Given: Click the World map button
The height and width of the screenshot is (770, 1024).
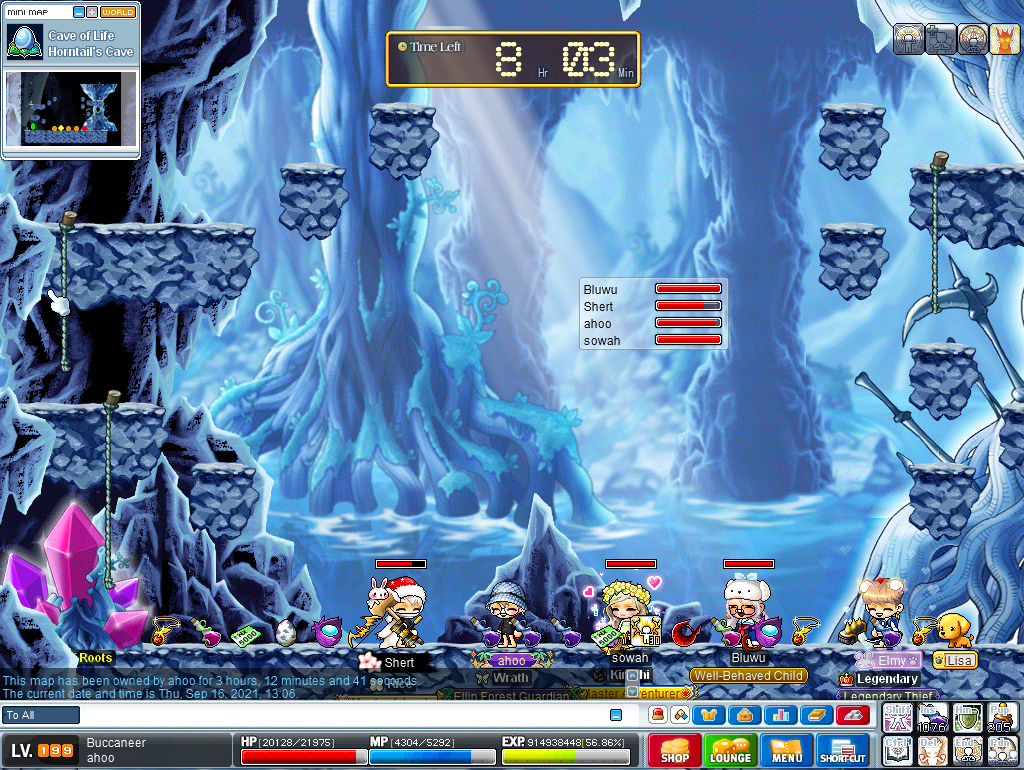Looking at the screenshot, I should [118, 13].
